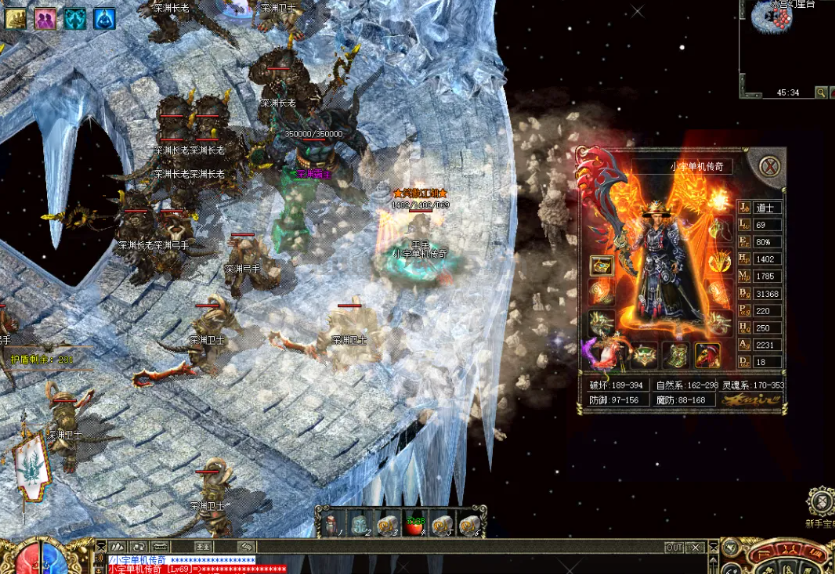Use the red apple hotbar item

(x=414, y=524)
